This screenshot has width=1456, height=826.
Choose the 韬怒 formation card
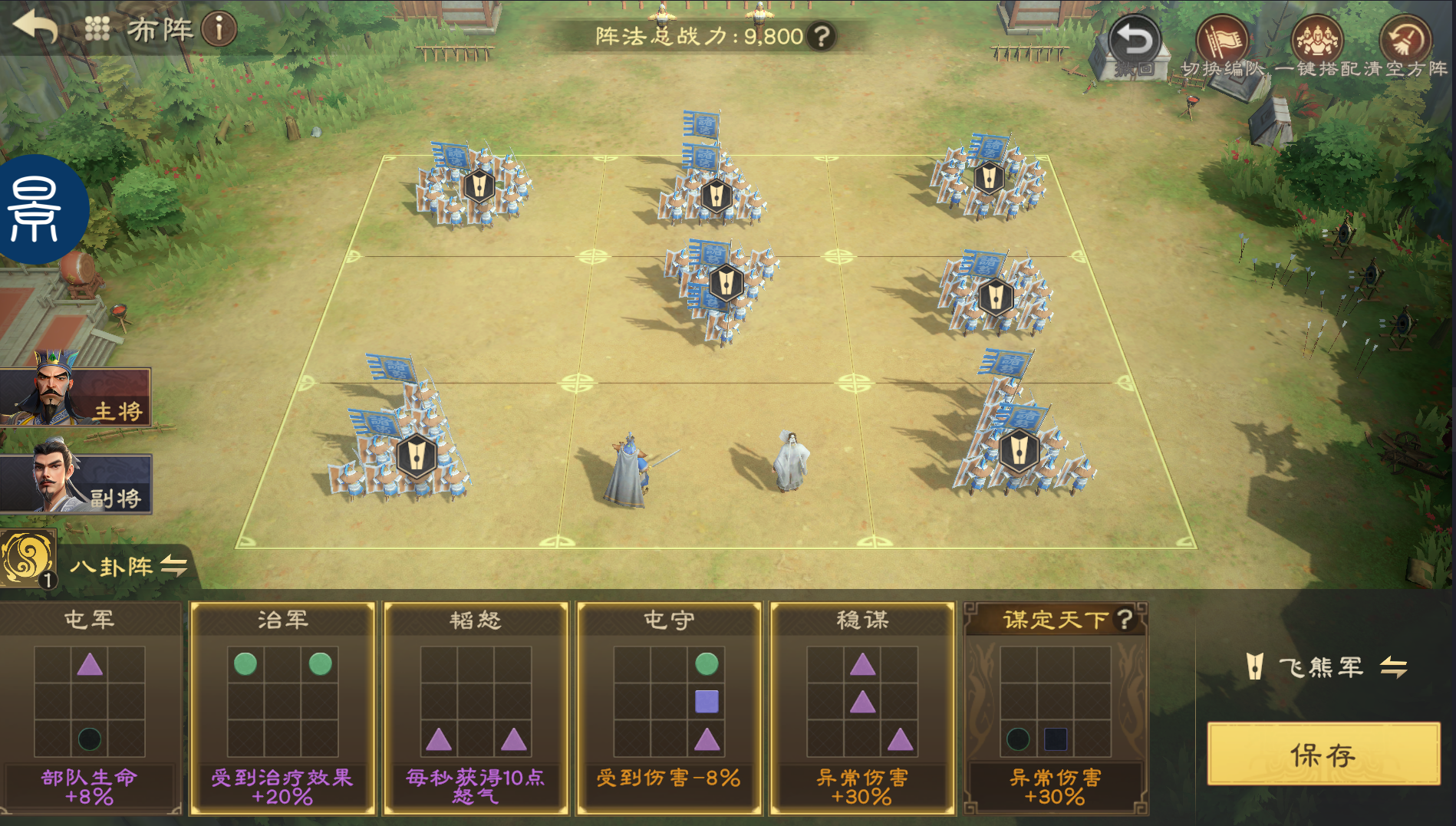[x=476, y=707]
